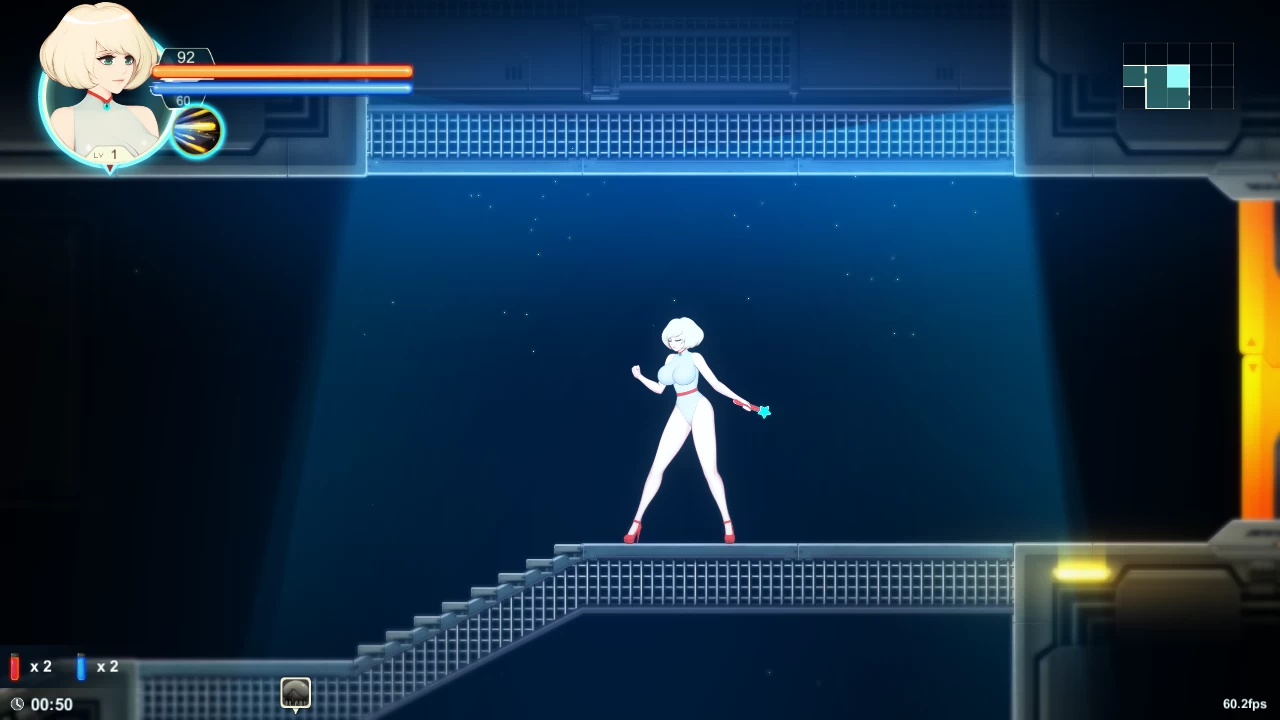
Task: Click the blue potion item icon
Action: coord(80,666)
